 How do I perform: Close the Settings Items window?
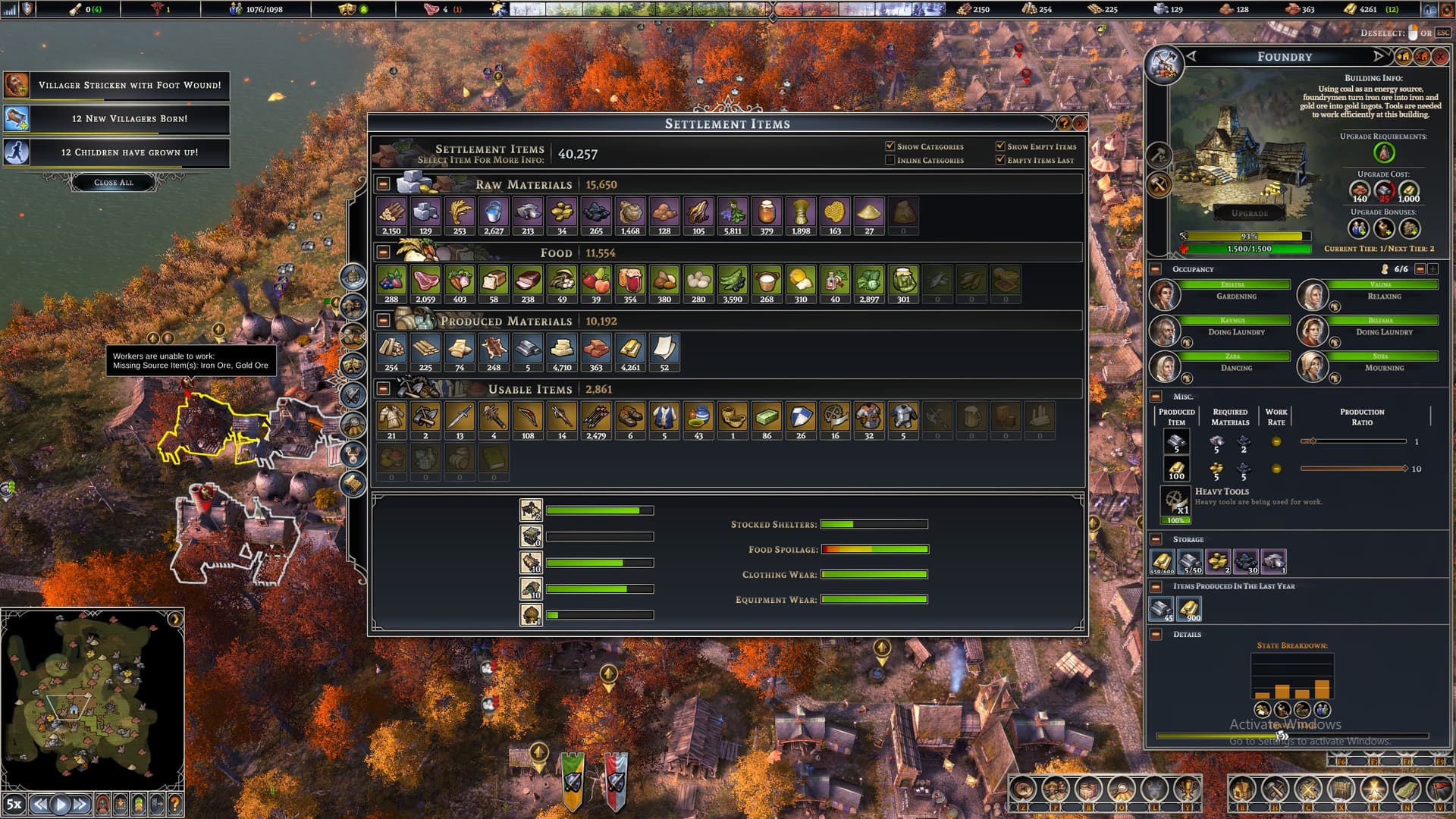[x=1080, y=123]
